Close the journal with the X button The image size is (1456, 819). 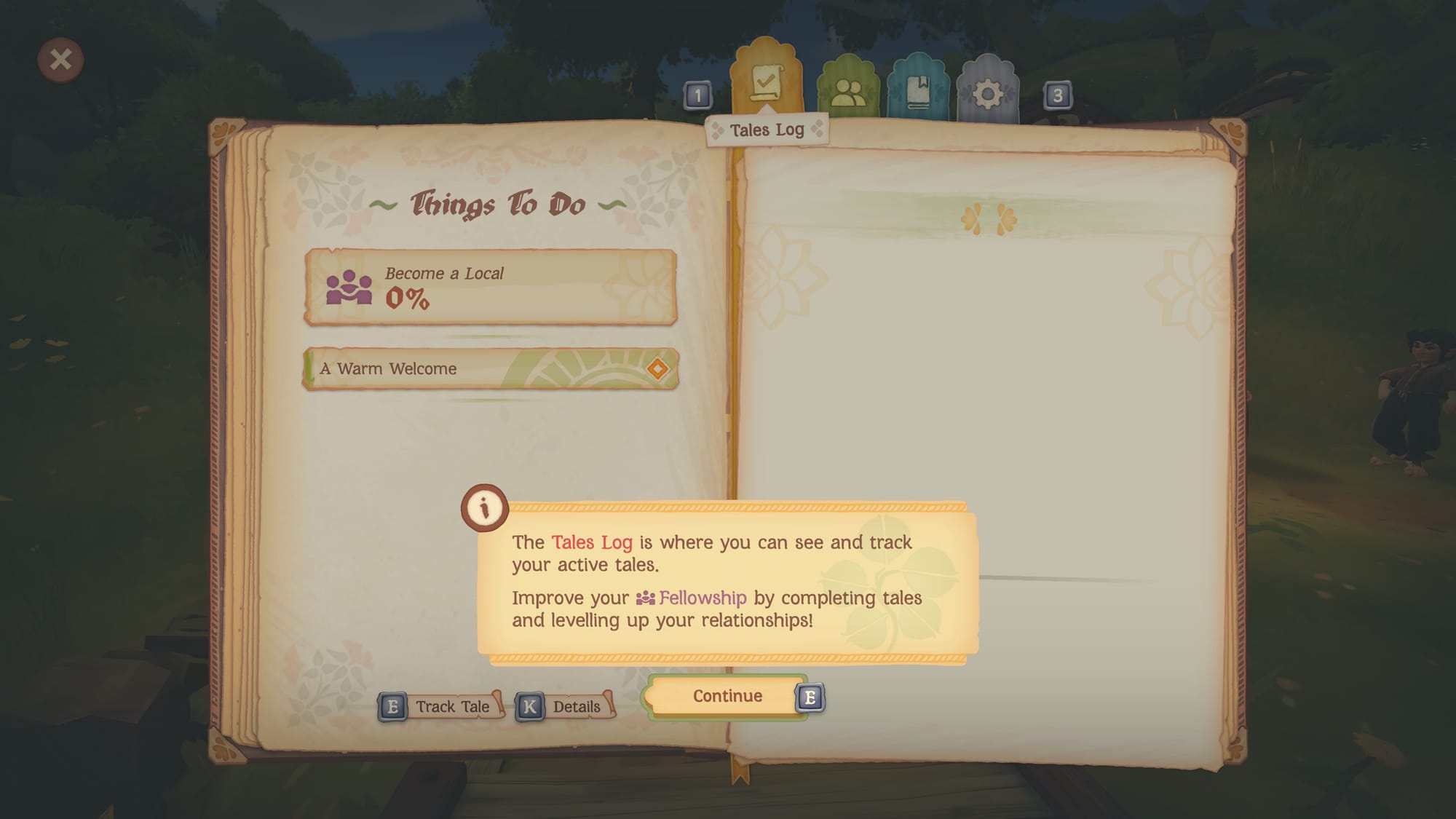pos(60,60)
